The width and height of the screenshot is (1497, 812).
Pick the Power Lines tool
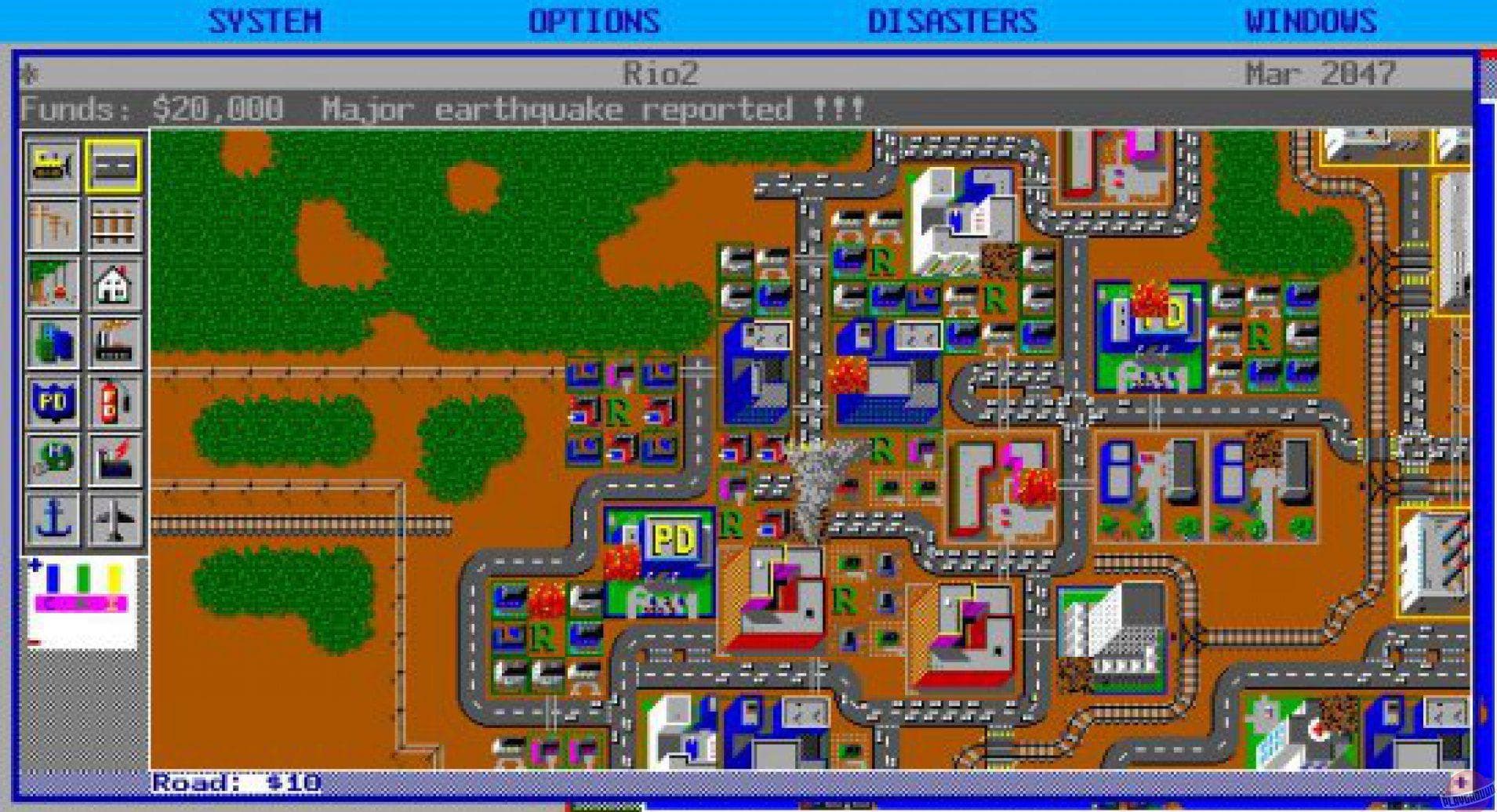click(51, 223)
